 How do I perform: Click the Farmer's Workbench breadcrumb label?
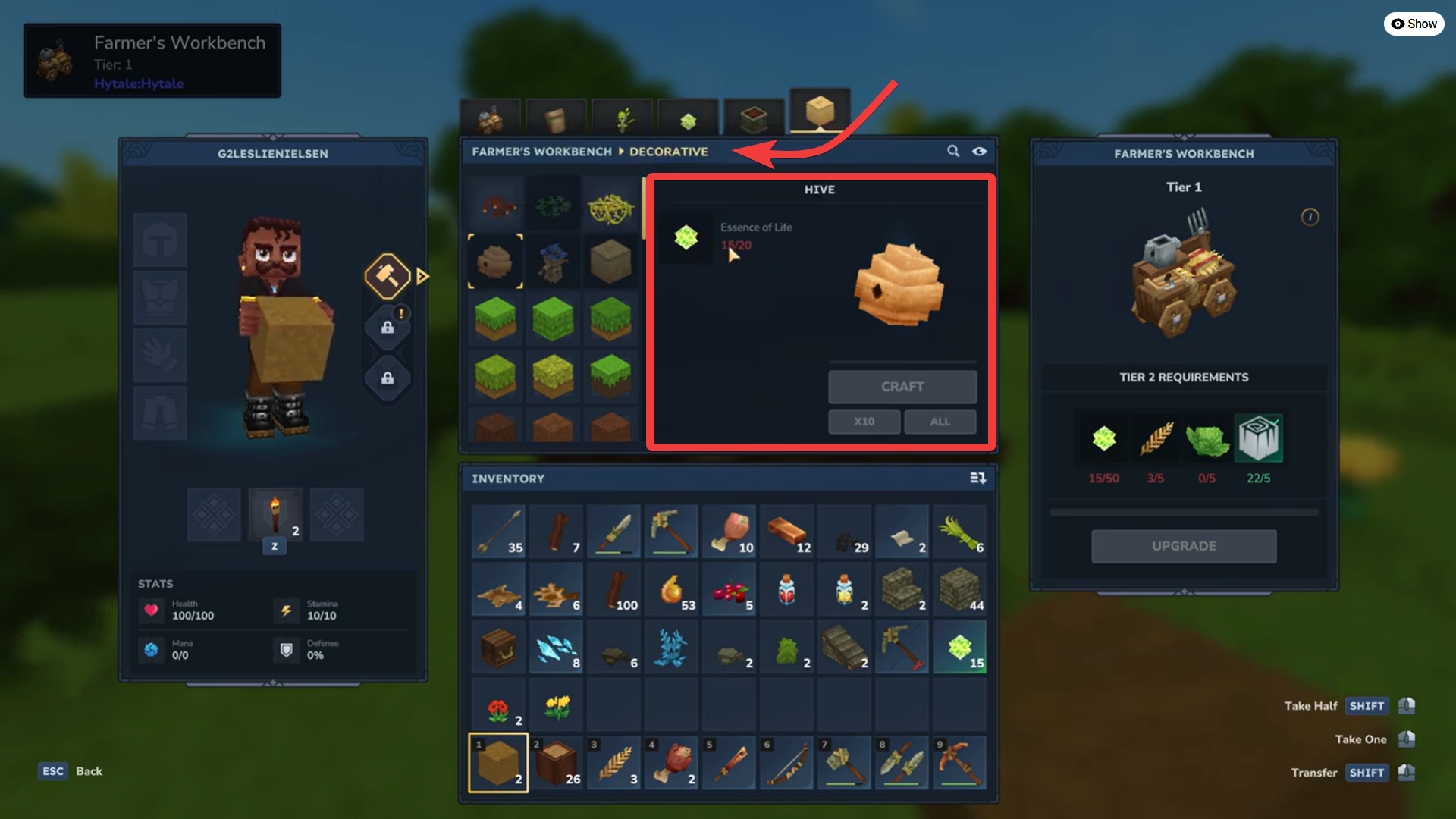point(540,152)
